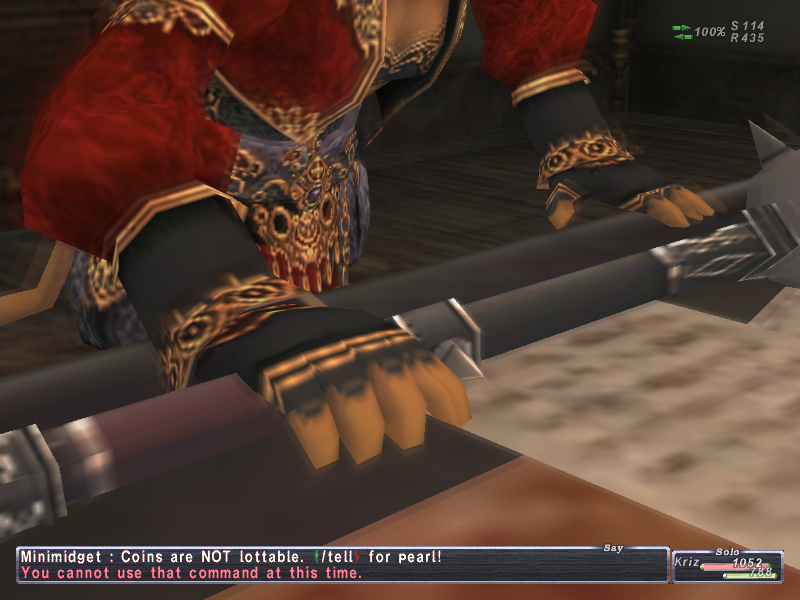Click the chat log window
Viewport: 800px width, 600px height.
[340, 565]
